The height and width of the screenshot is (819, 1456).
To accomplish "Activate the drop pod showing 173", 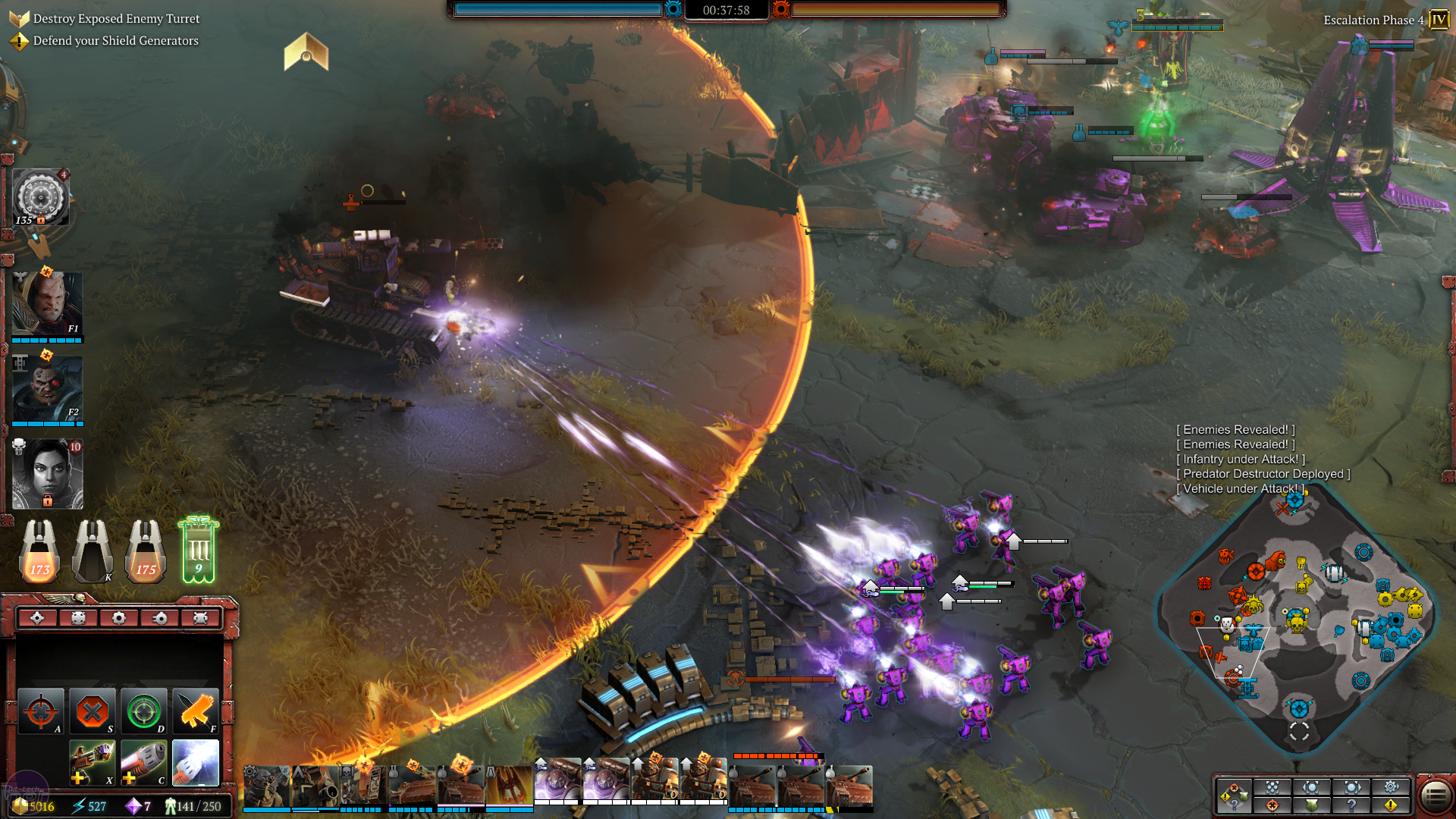I will click(x=39, y=552).
